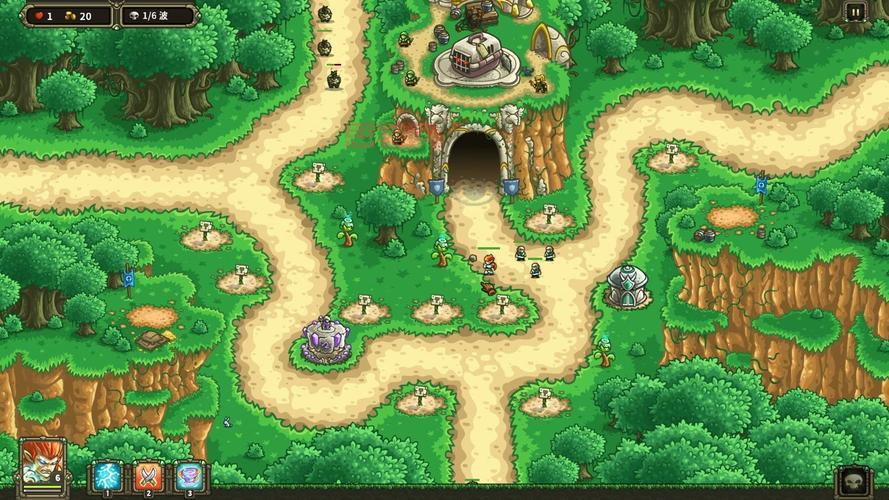Open the skull icon panel

click(852, 481)
